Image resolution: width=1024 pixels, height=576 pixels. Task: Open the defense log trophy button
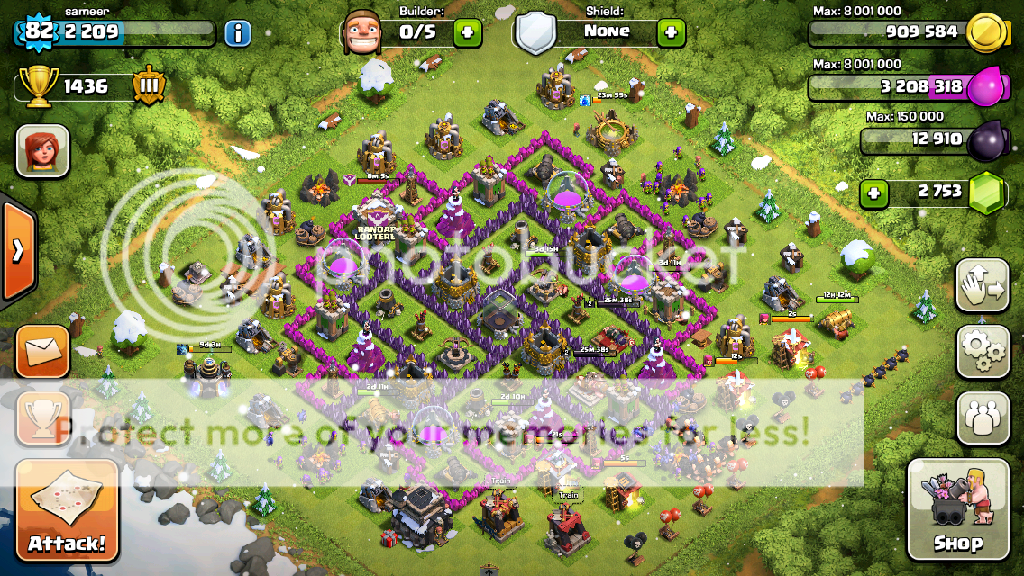(x=42, y=418)
